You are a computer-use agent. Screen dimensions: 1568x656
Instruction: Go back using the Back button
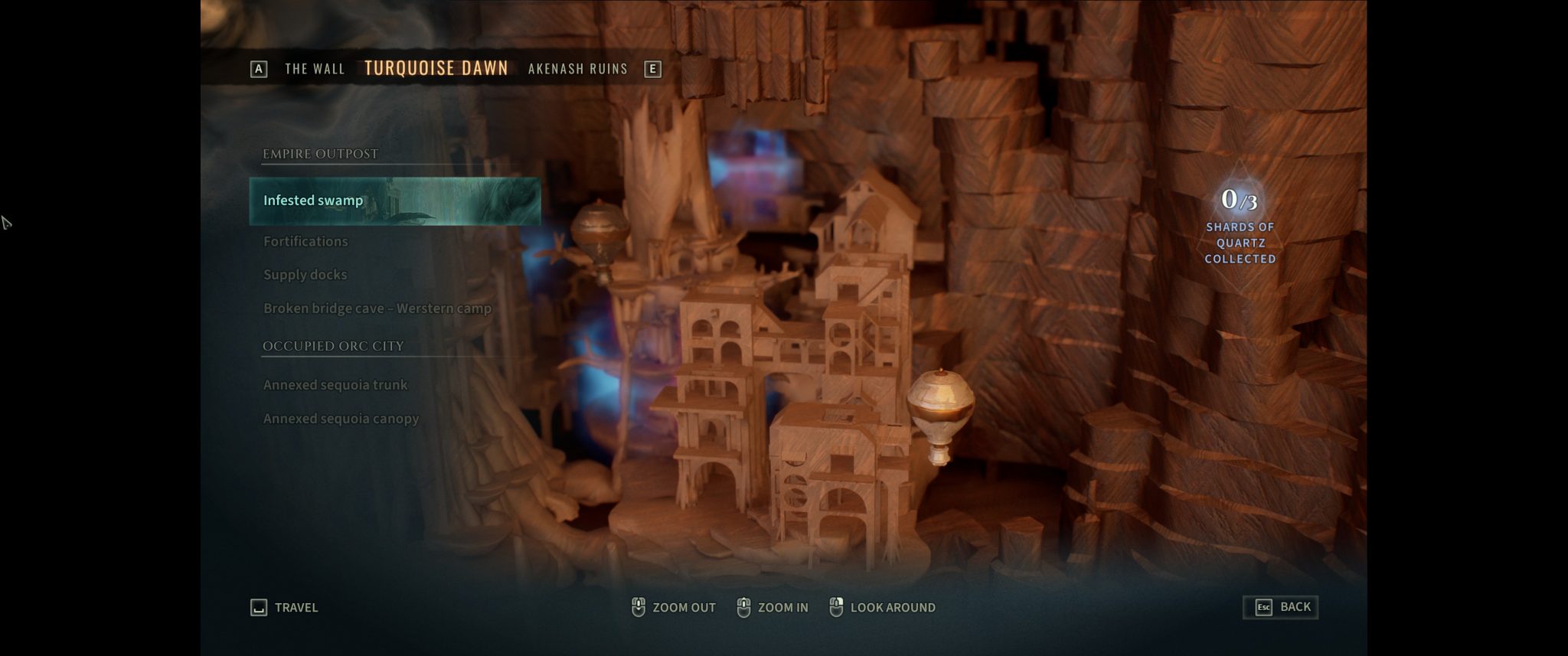coord(1281,607)
